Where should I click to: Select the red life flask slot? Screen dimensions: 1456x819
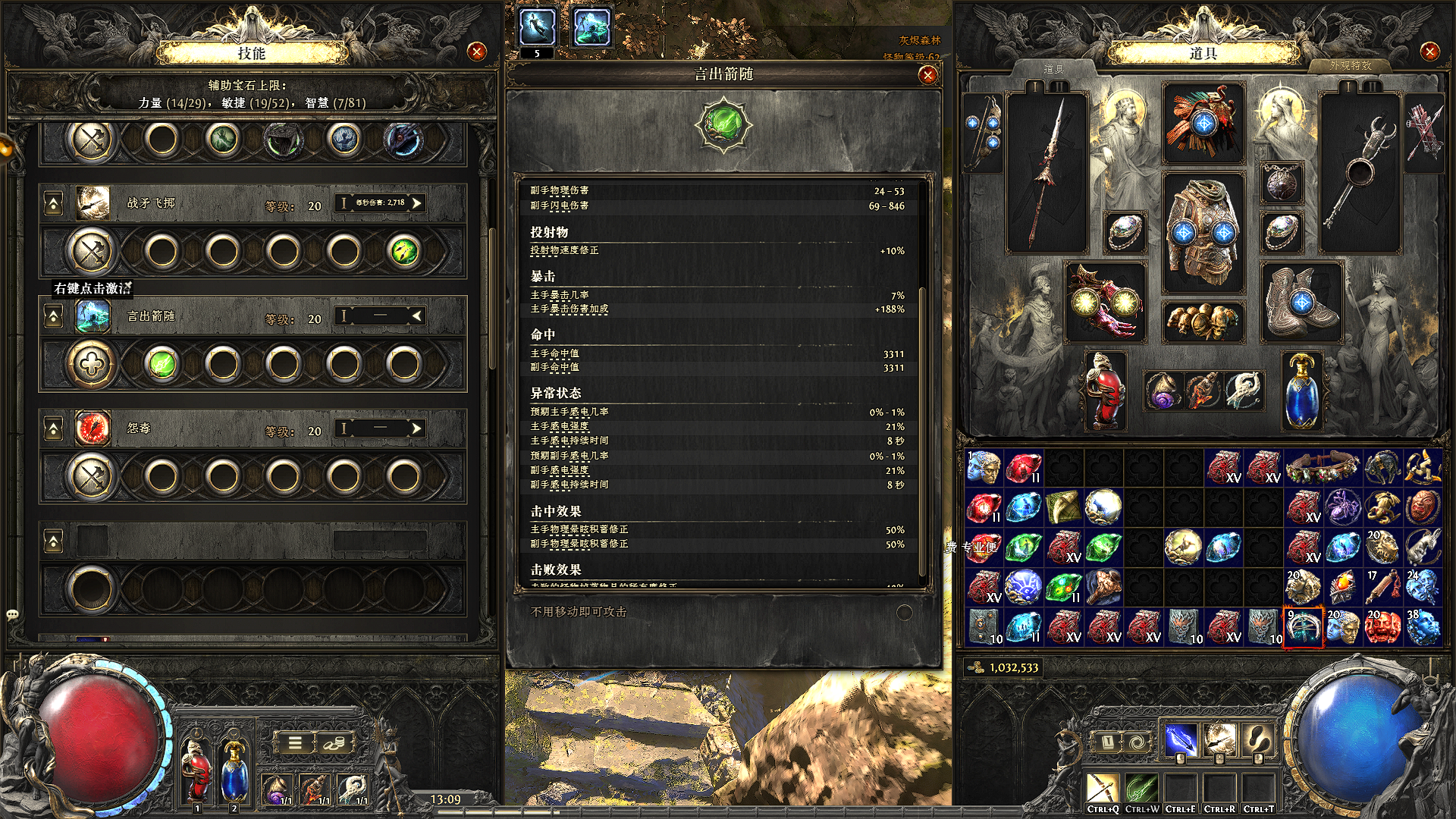(1105, 391)
